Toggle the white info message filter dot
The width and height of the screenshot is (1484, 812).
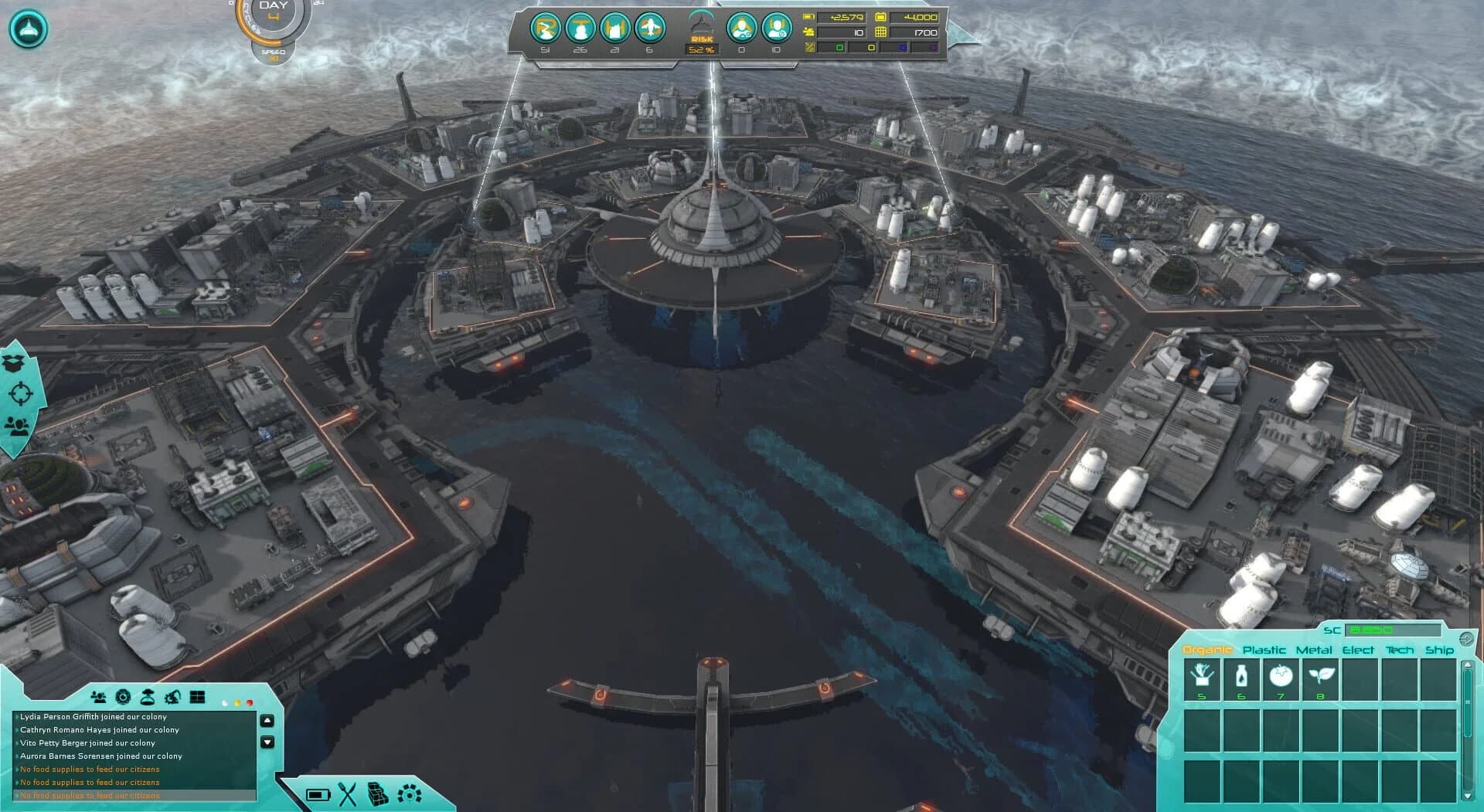(x=226, y=703)
